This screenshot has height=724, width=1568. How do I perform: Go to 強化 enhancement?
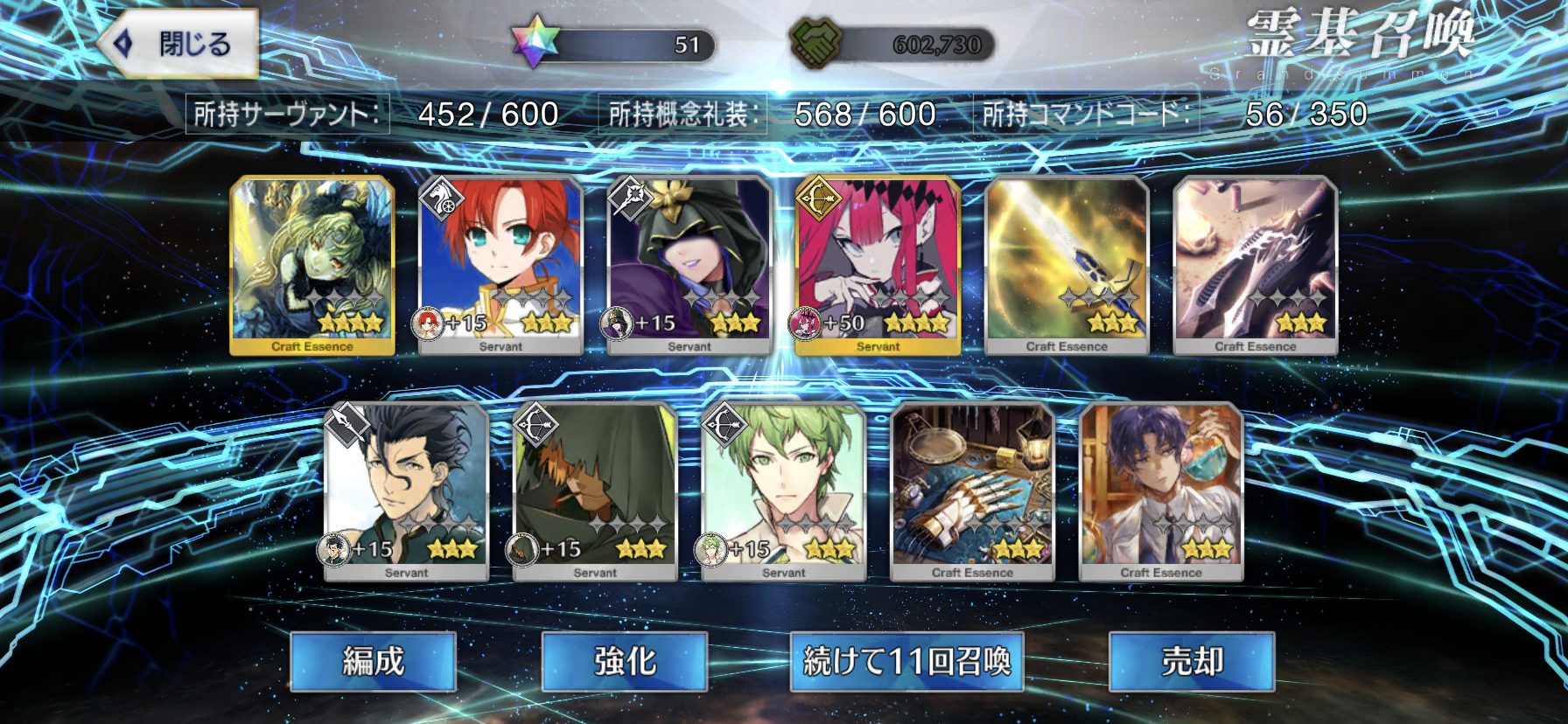point(625,662)
